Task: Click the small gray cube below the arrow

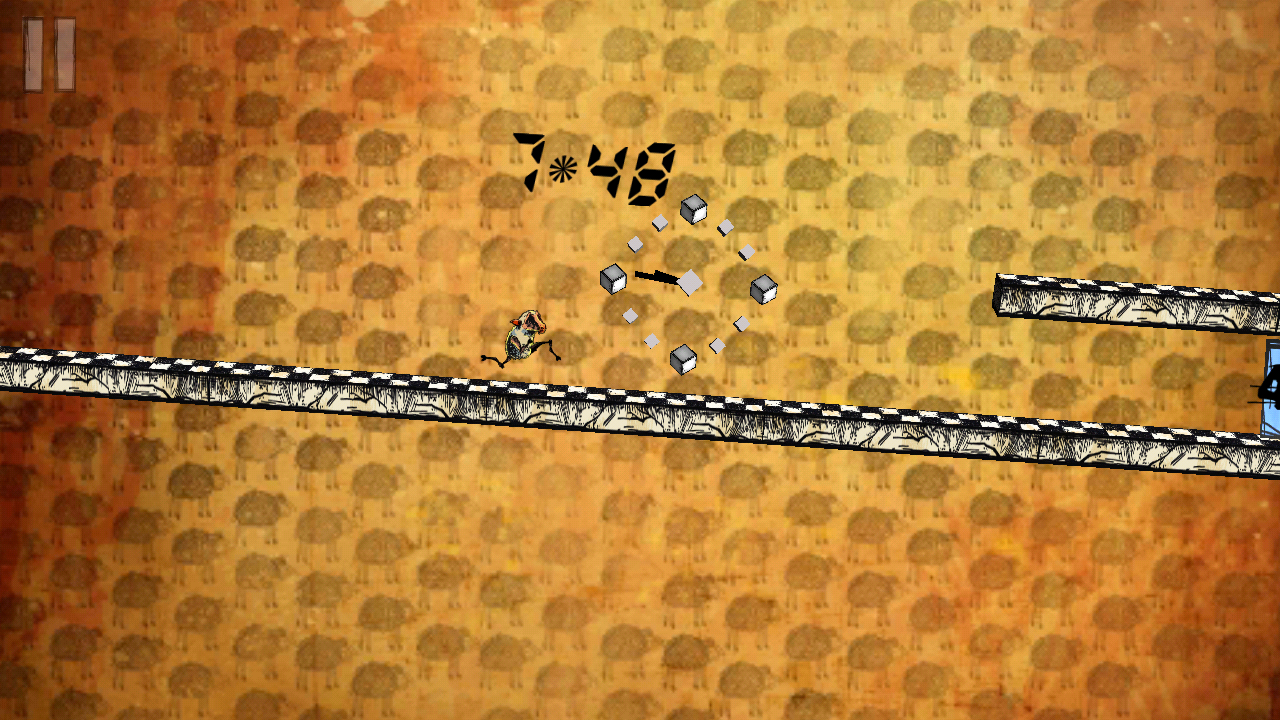Action: click(x=631, y=315)
